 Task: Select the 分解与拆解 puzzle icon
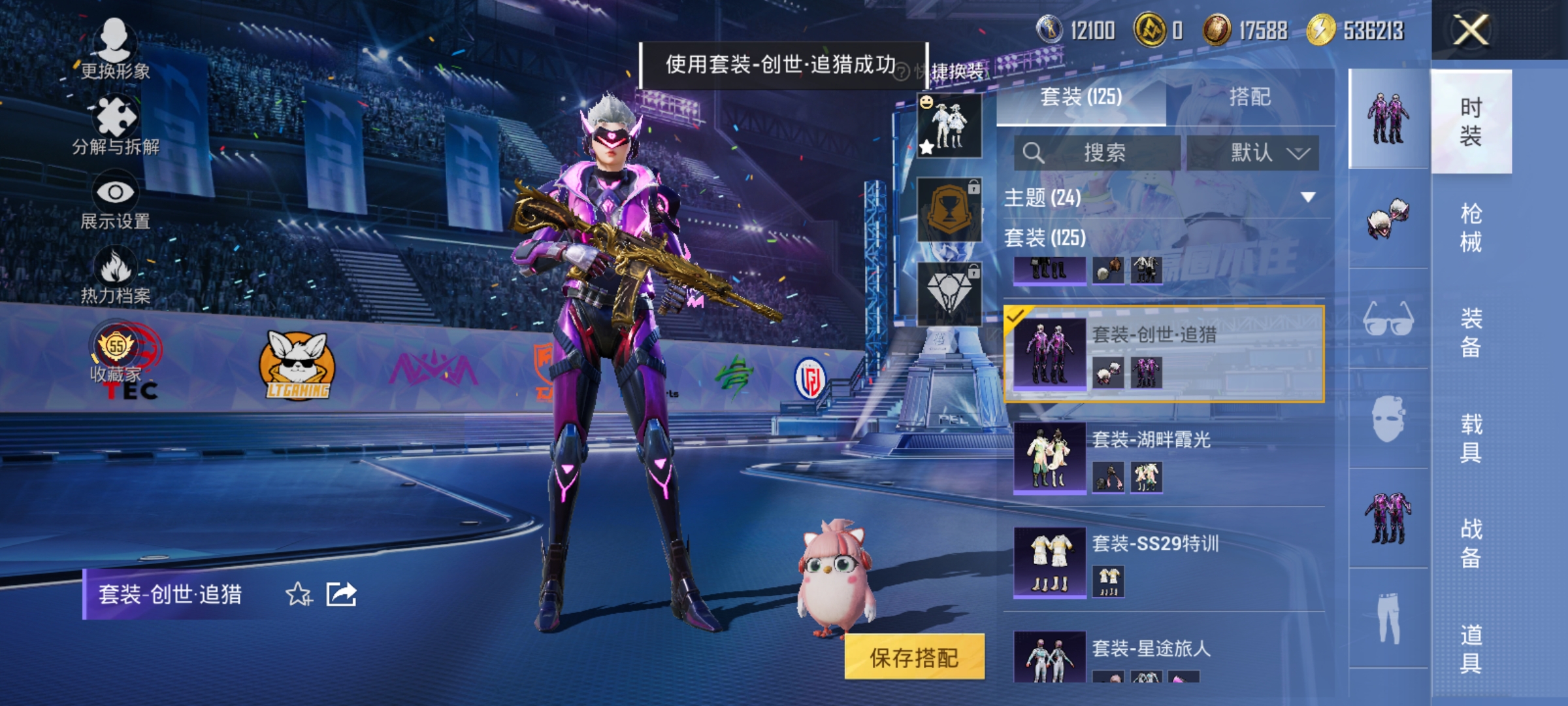tap(116, 114)
